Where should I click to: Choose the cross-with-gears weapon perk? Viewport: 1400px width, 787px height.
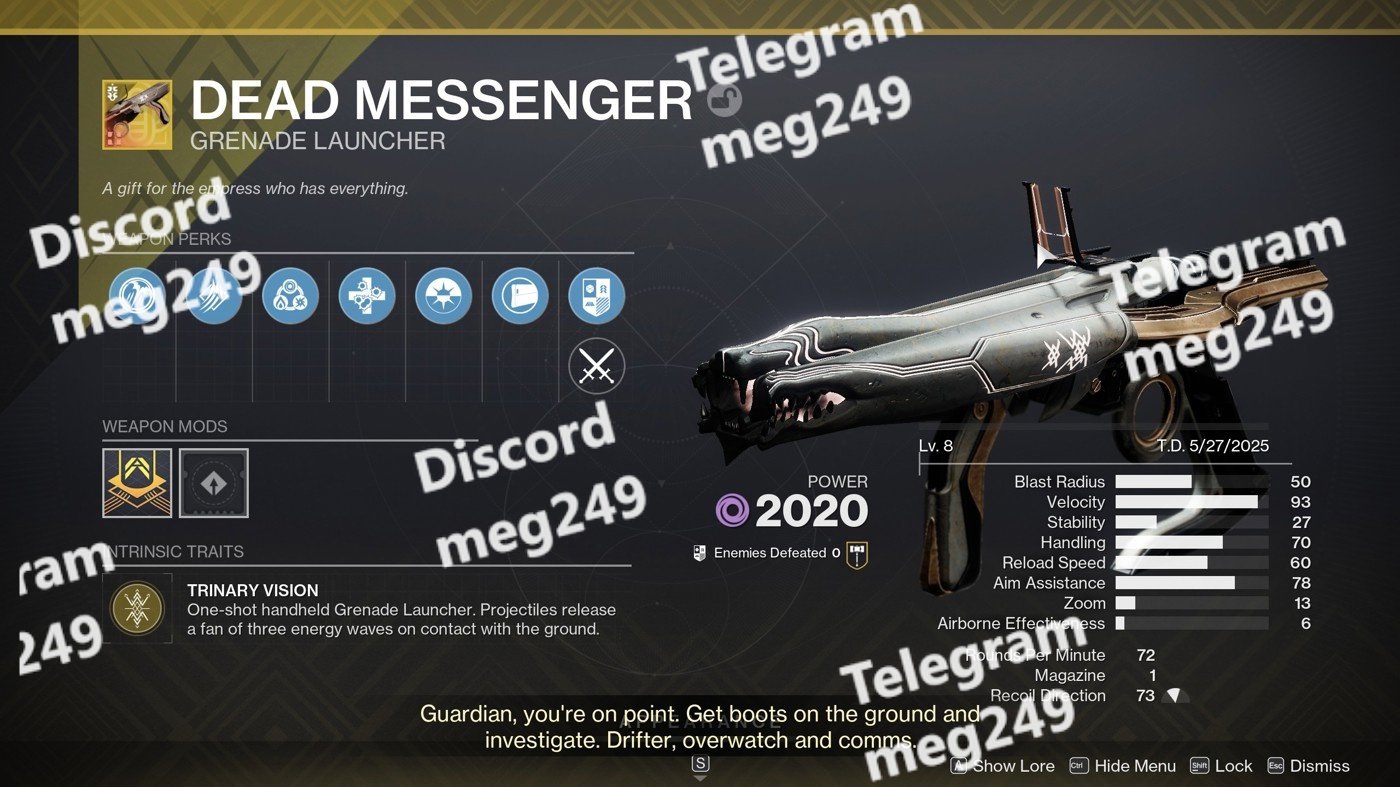pyautogui.click(x=367, y=296)
